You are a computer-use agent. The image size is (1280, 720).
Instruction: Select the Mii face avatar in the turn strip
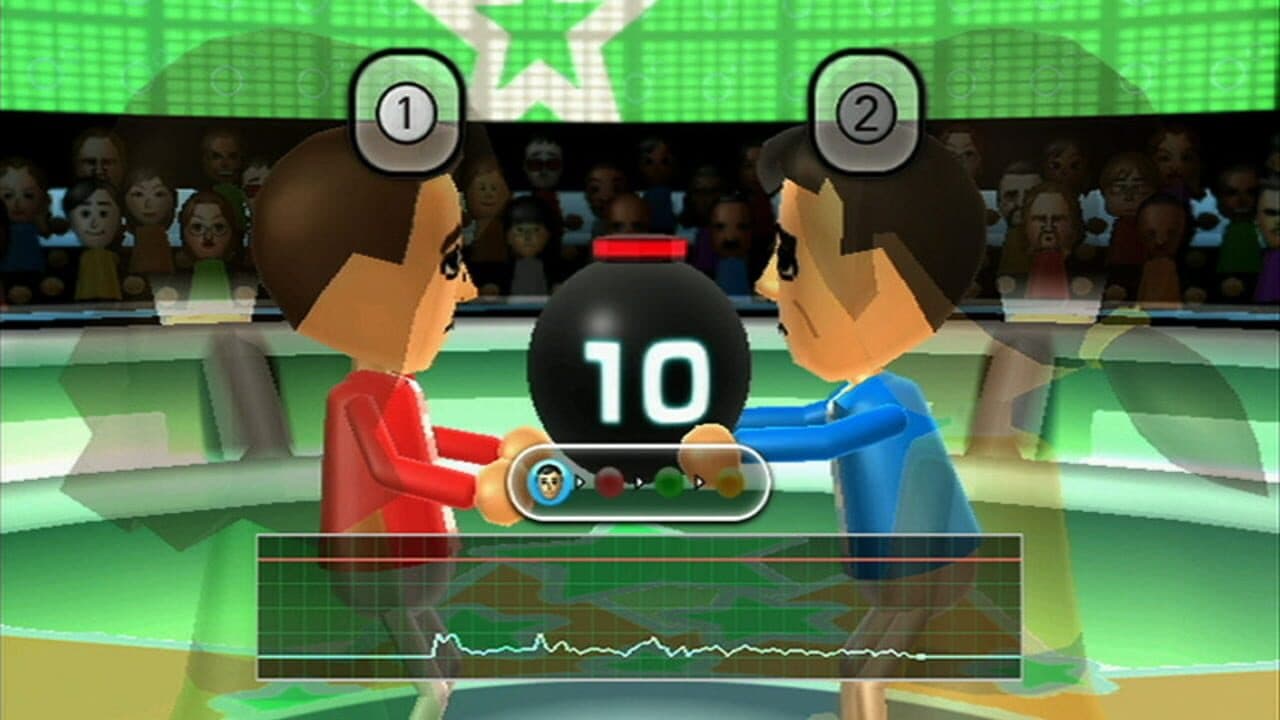click(548, 482)
